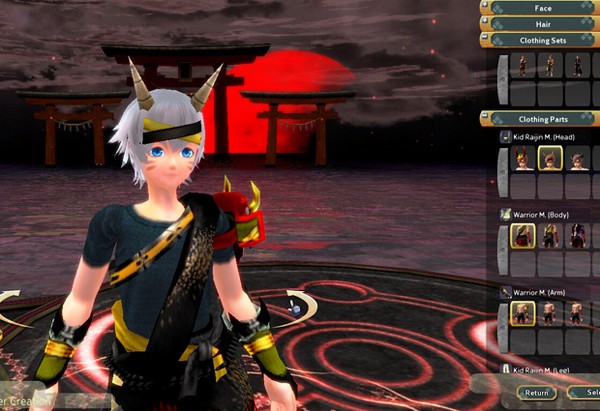Expand the Hair section
This screenshot has width=600, height=411.
tap(543, 23)
